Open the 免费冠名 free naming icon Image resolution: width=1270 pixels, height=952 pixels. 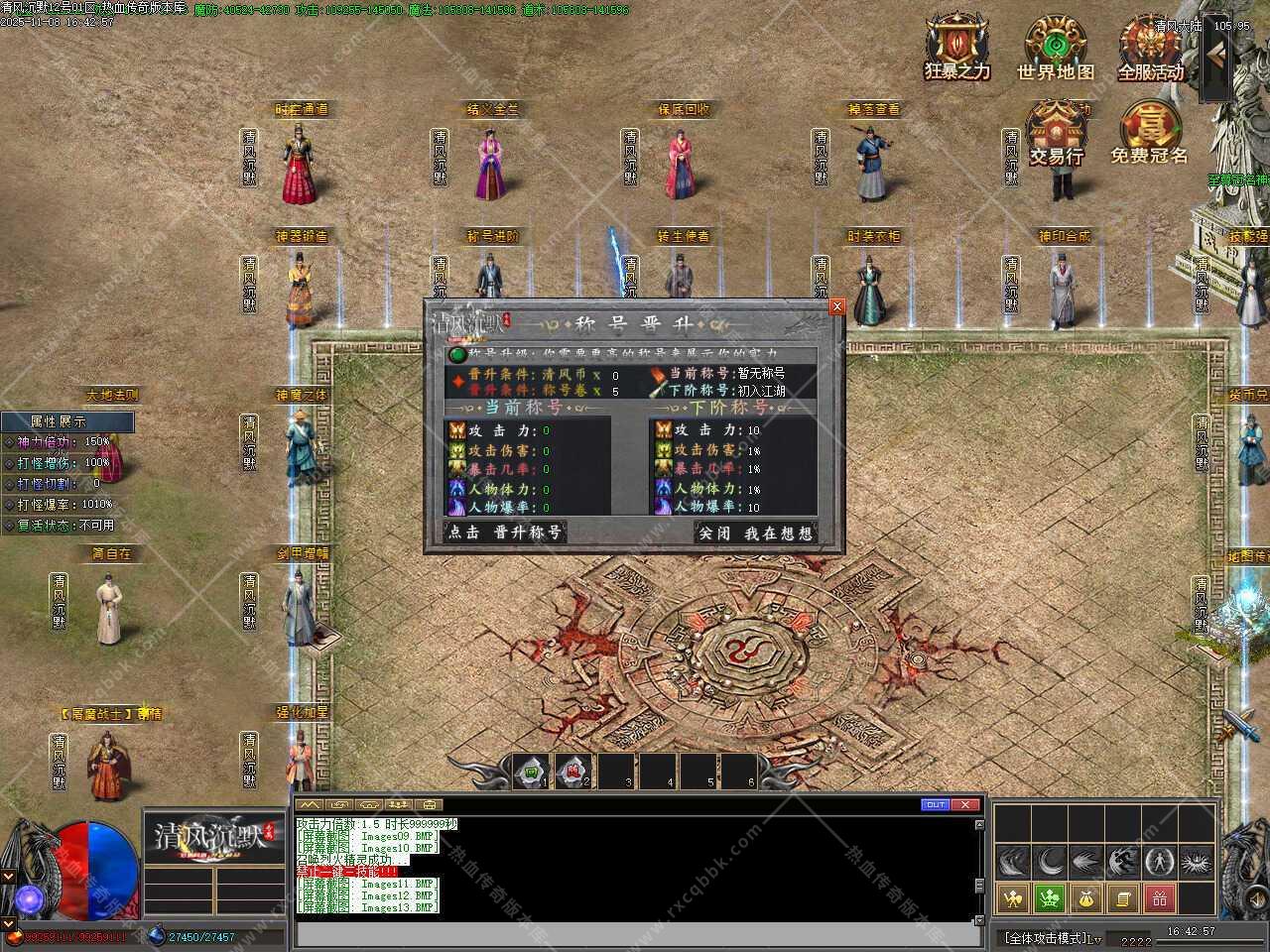point(1149,132)
